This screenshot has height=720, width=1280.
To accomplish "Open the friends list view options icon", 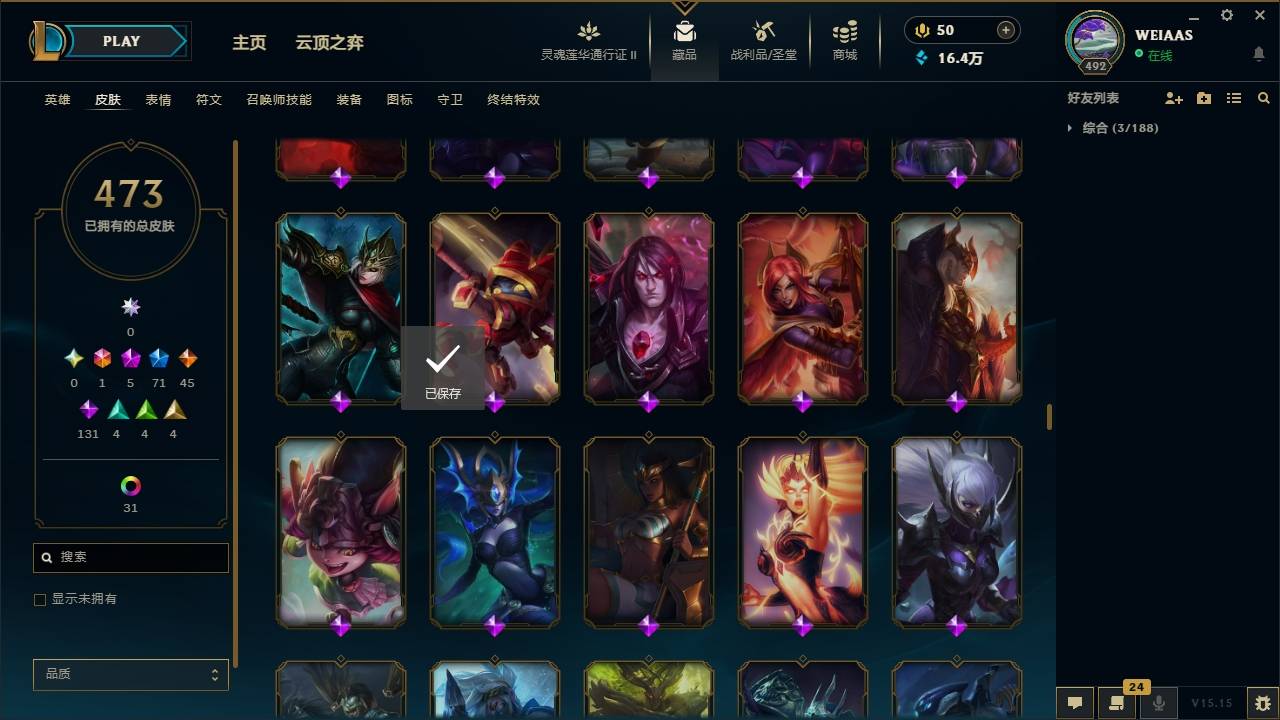I will coord(1234,98).
